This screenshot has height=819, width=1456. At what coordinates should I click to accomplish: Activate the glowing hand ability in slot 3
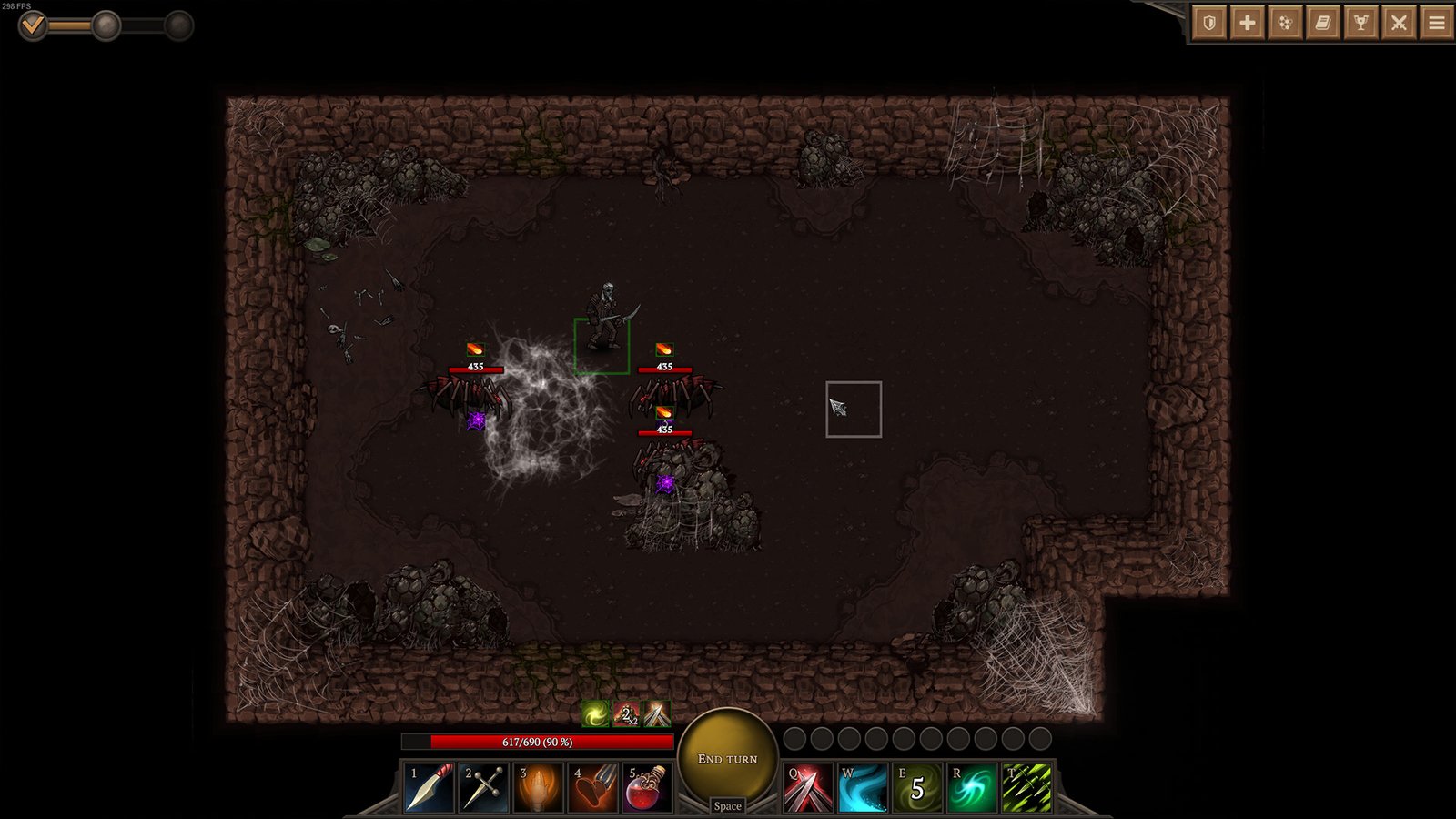[538, 787]
